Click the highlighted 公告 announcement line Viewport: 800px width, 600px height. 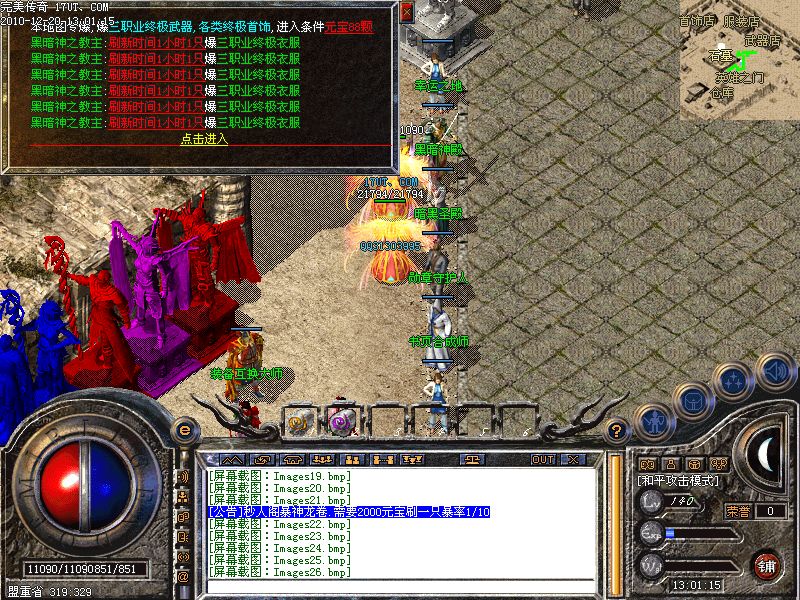pyautogui.click(x=349, y=512)
